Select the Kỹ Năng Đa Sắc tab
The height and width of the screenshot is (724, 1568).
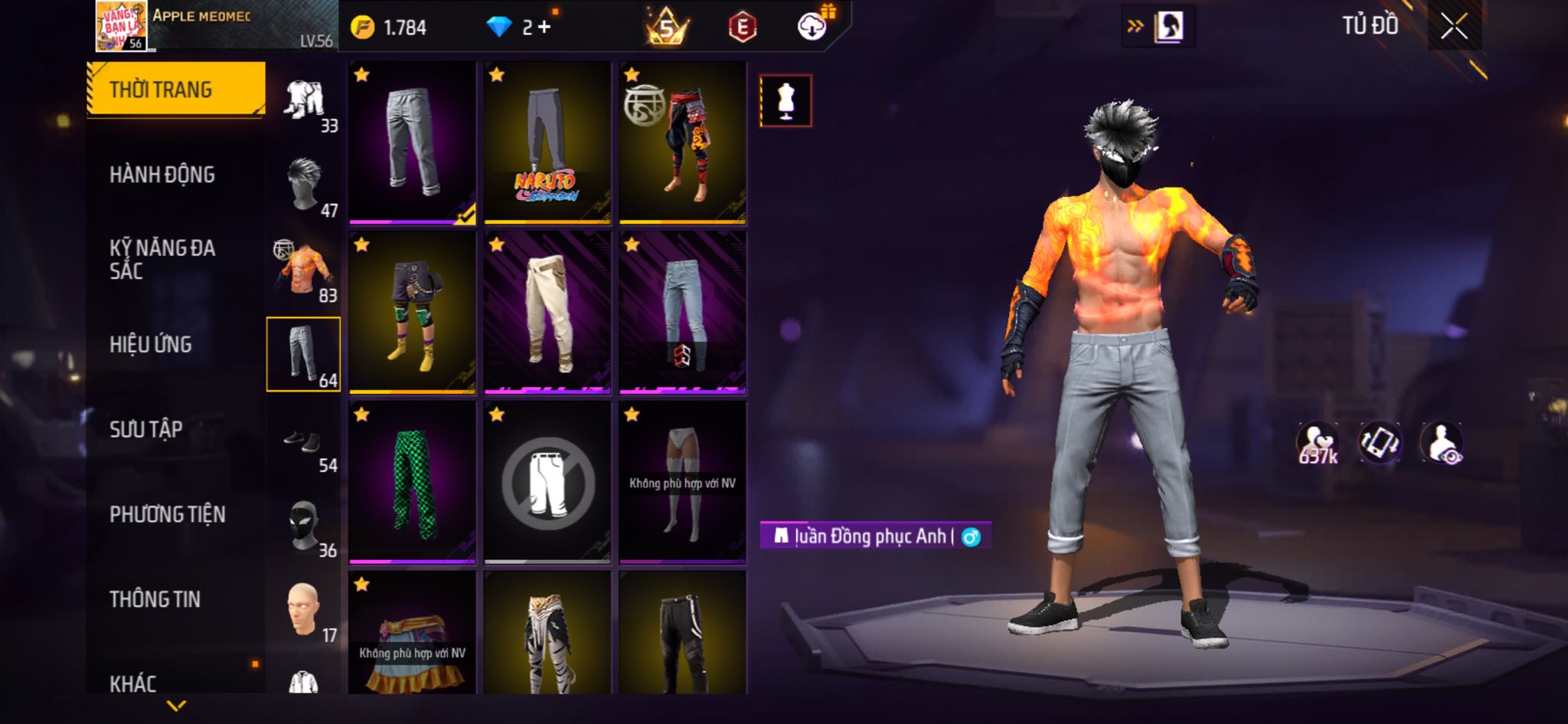pos(162,259)
